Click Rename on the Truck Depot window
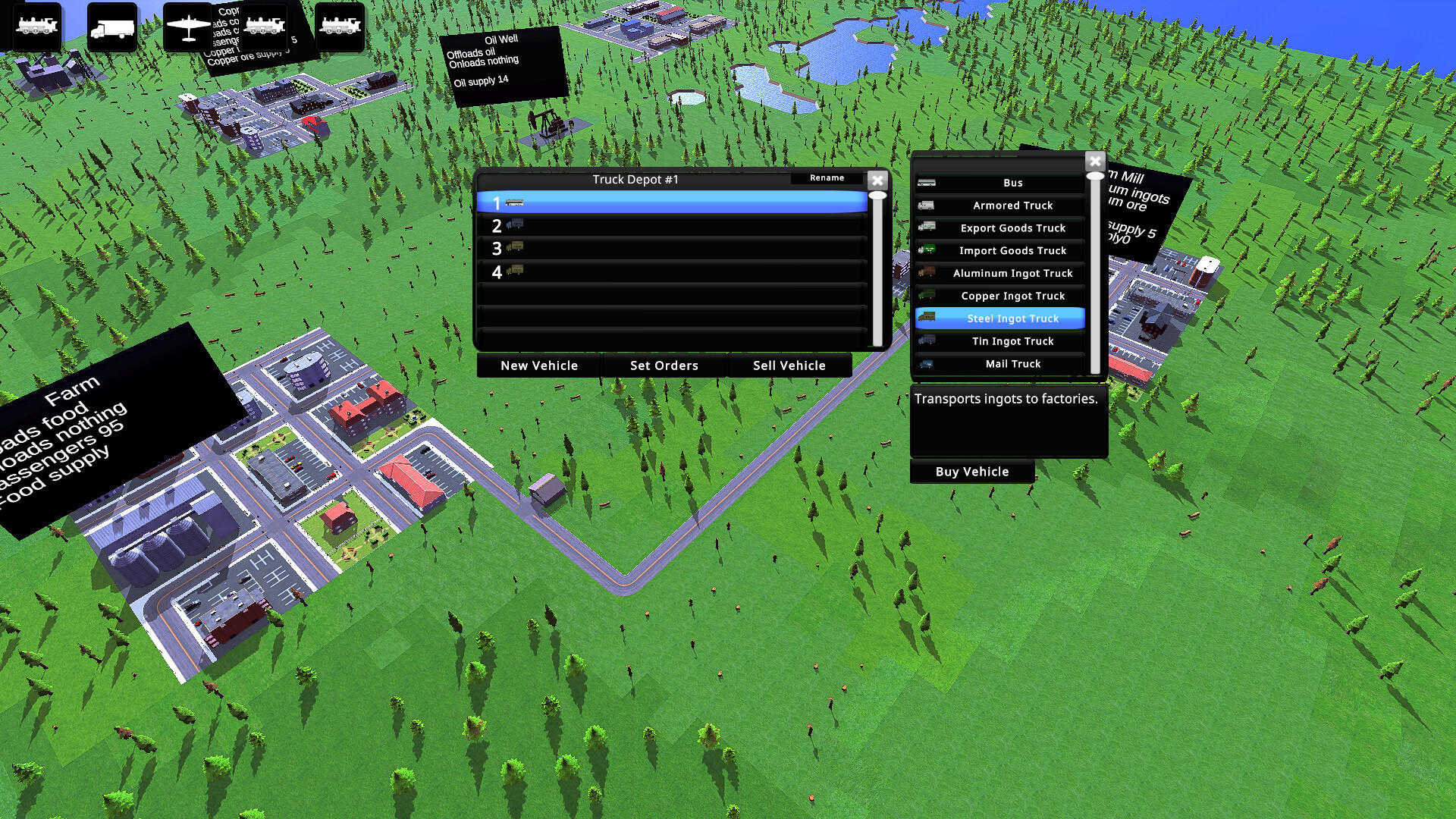Image resolution: width=1456 pixels, height=819 pixels. click(826, 177)
